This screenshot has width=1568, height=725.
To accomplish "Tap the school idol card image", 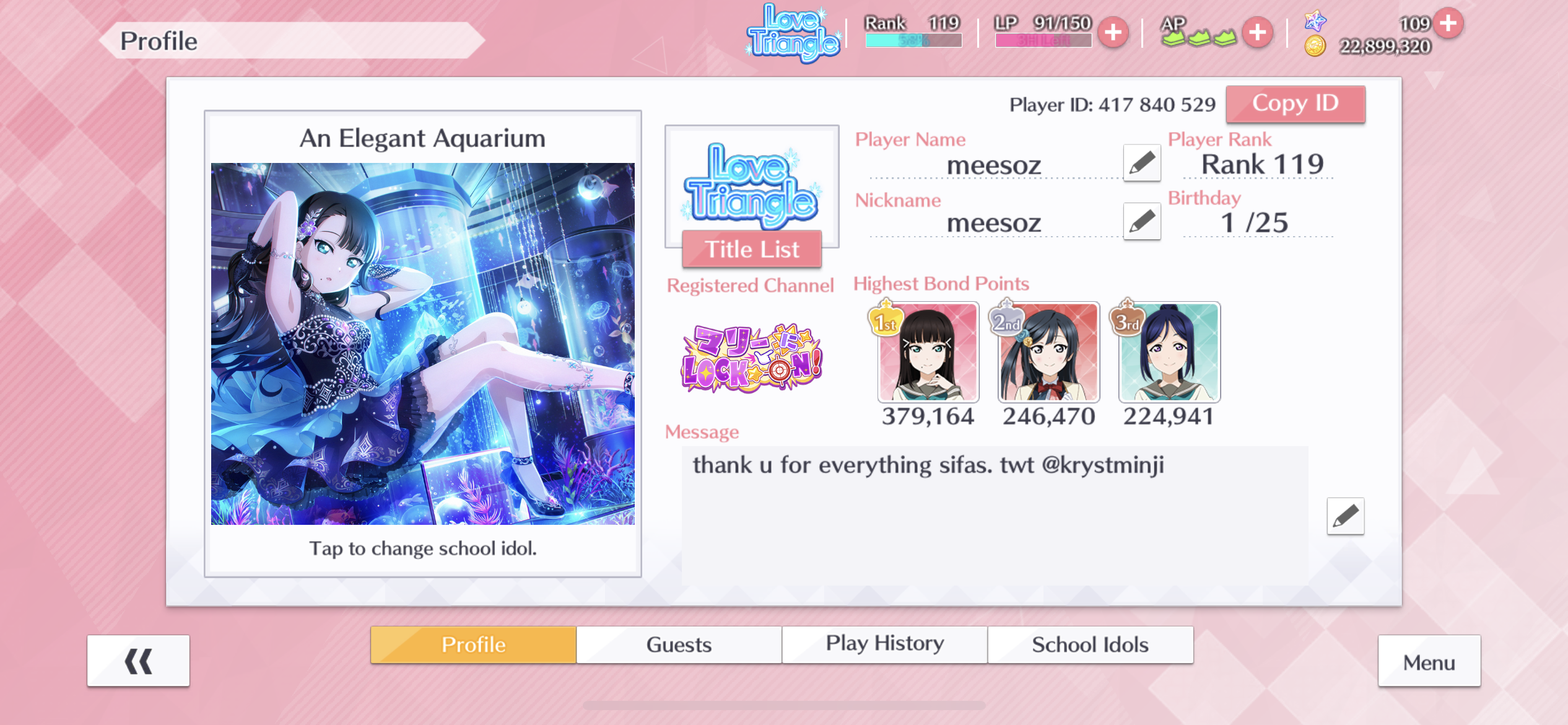I will (x=422, y=344).
